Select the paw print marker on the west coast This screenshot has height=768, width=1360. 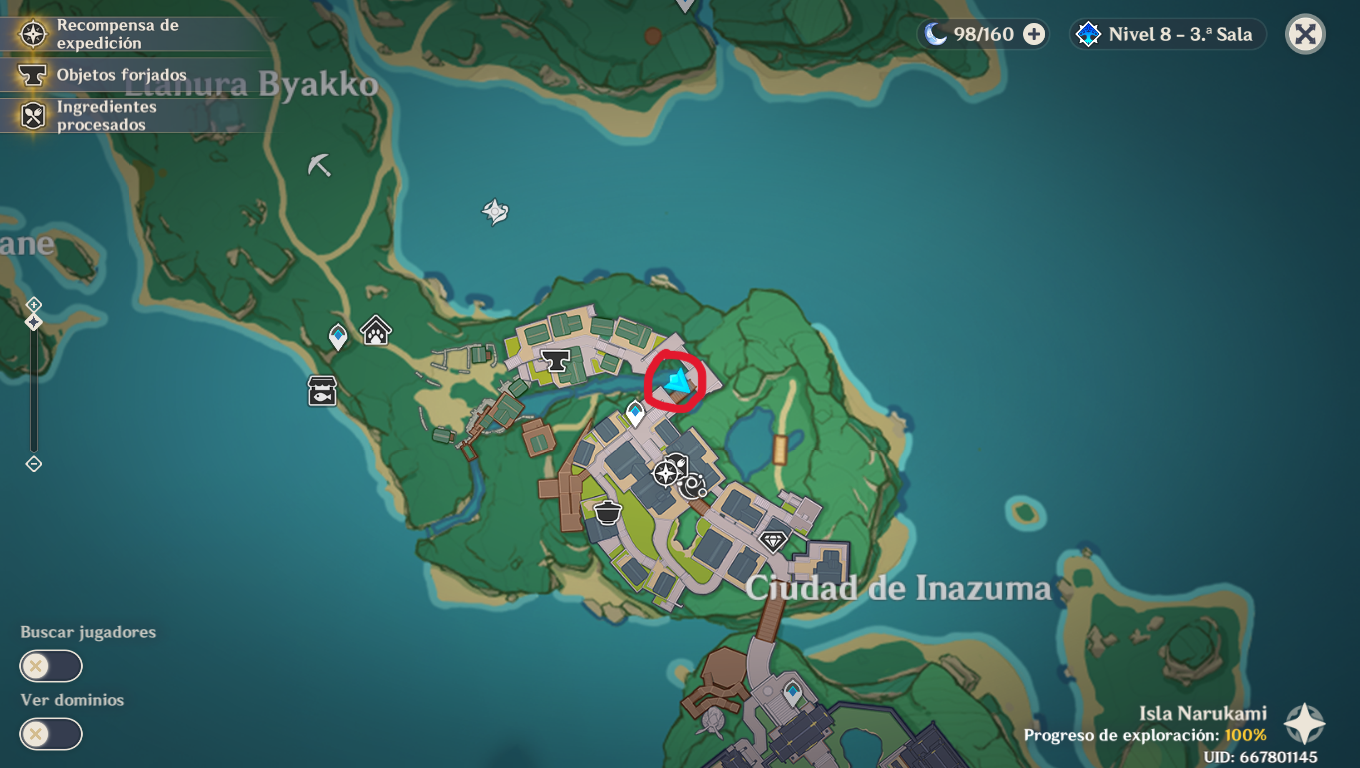tap(375, 330)
